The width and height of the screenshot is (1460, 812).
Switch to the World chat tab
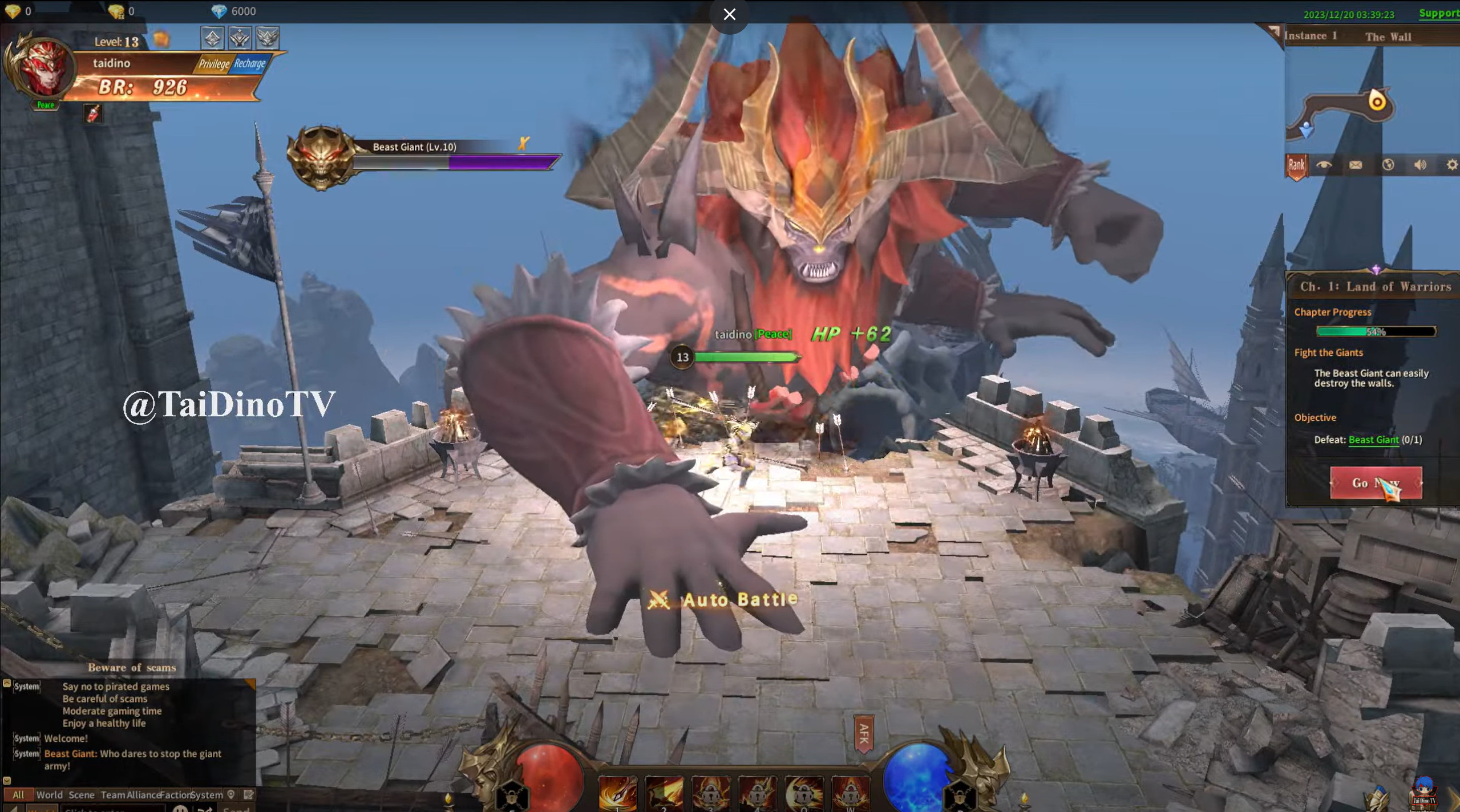(x=50, y=794)
